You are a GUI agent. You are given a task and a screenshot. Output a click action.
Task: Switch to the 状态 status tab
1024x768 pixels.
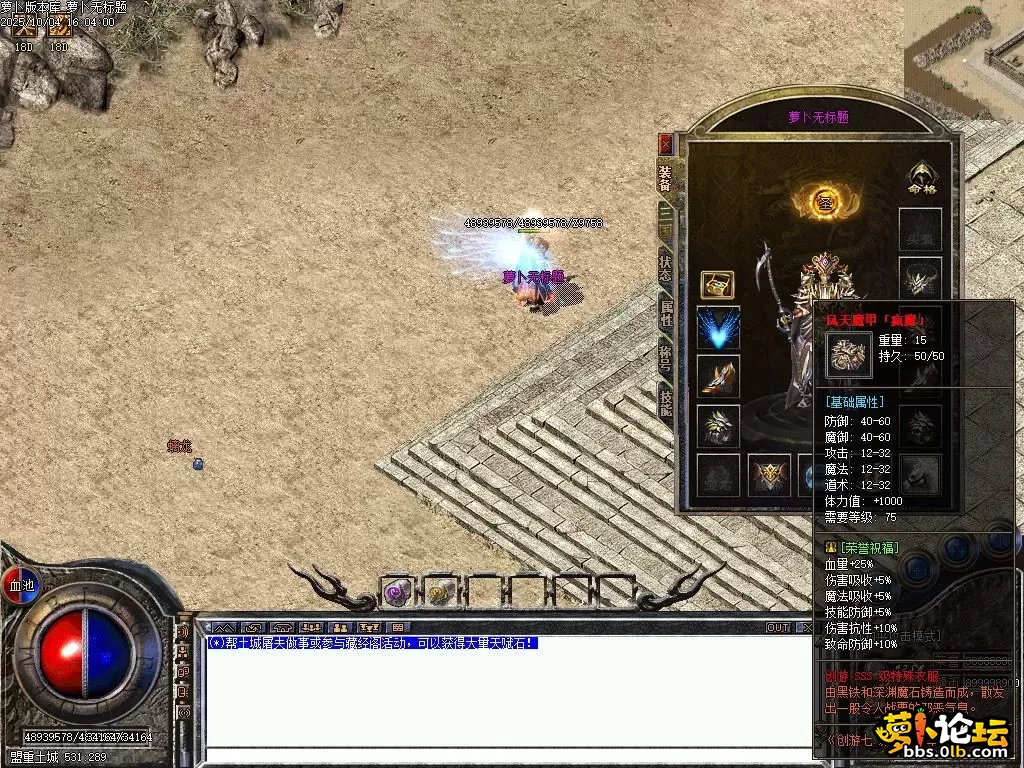[665, 268]
